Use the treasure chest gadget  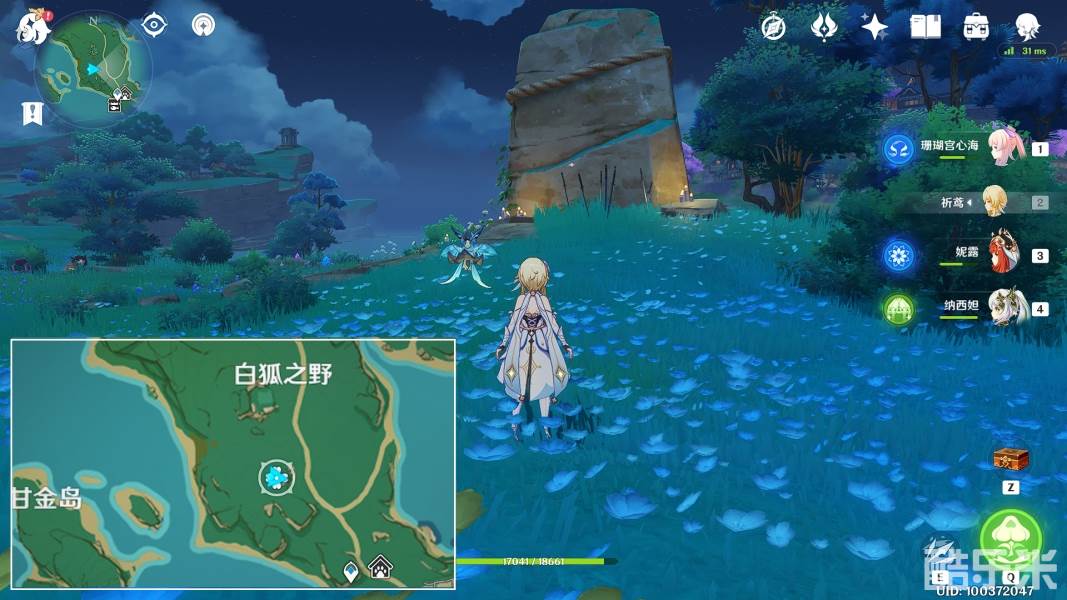[1010, 460]
